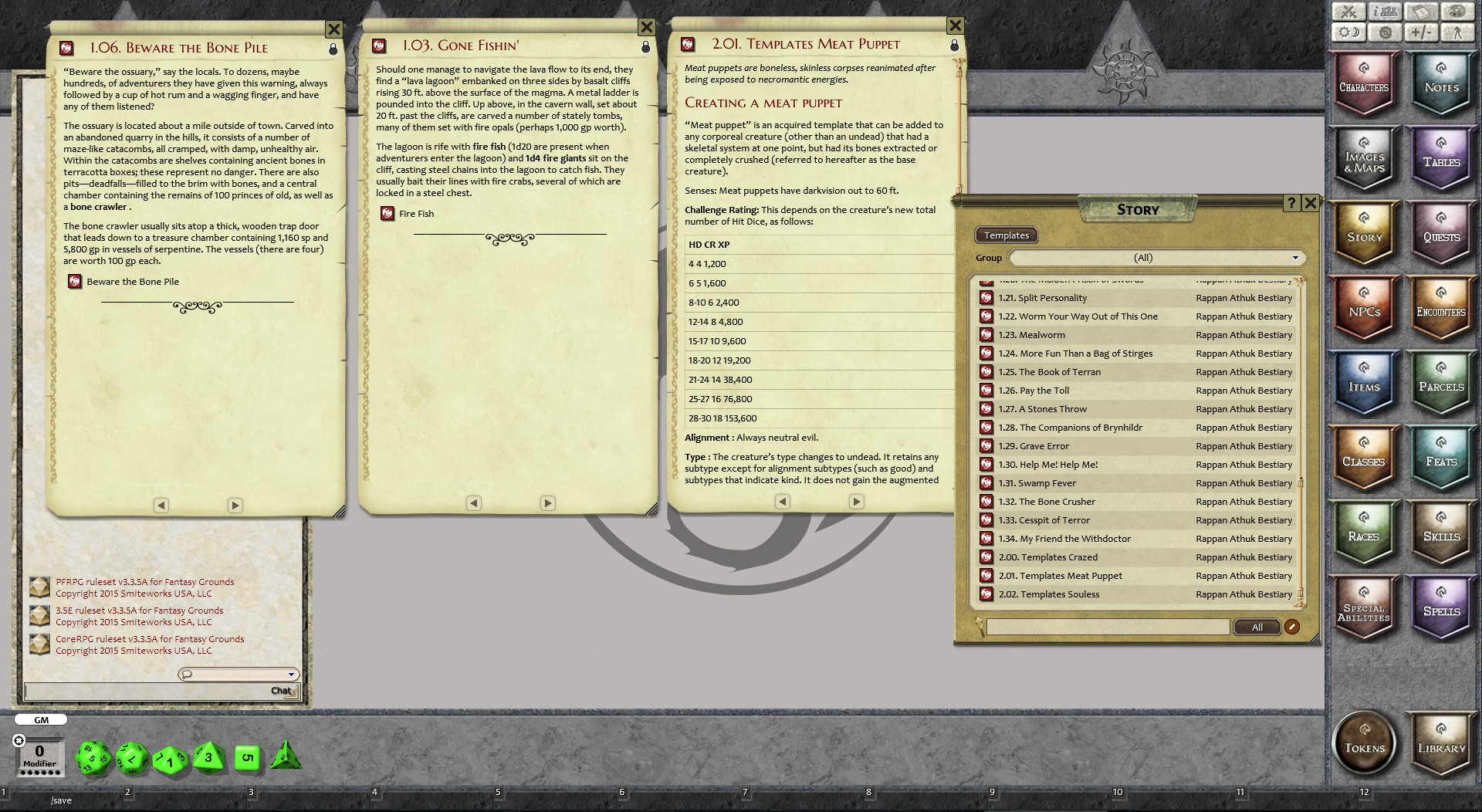Open the Tokens bag
The image size is (1482, 812).
(x=1363, y=742)
